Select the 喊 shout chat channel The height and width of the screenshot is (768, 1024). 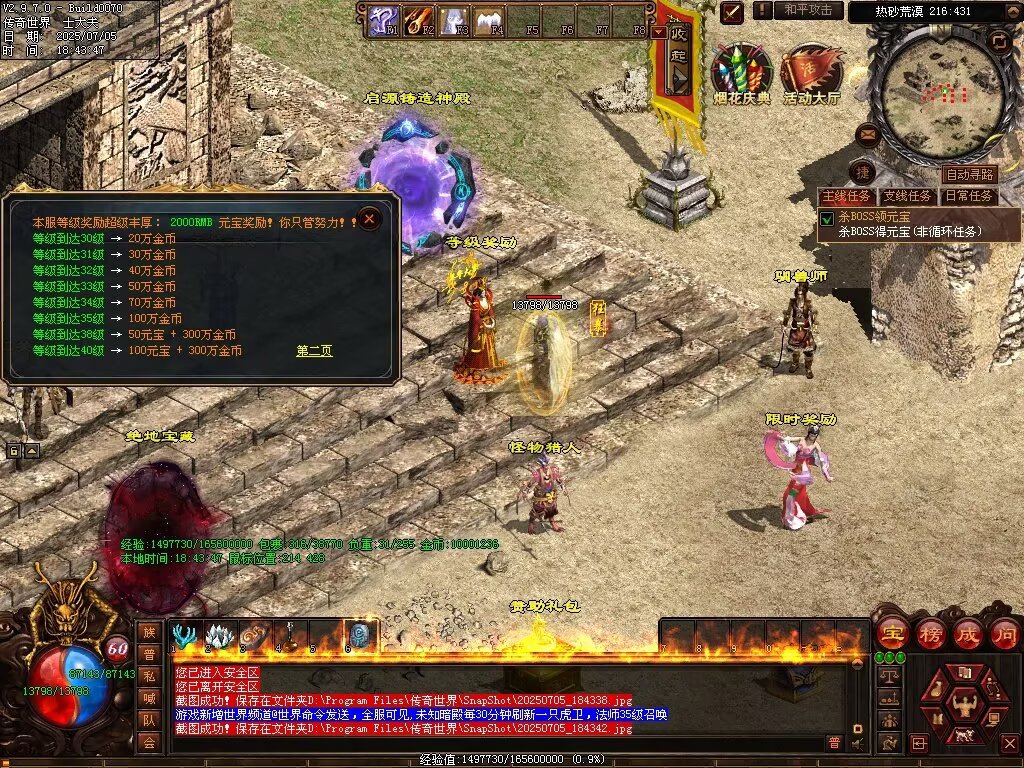click(x=149, y=697)
